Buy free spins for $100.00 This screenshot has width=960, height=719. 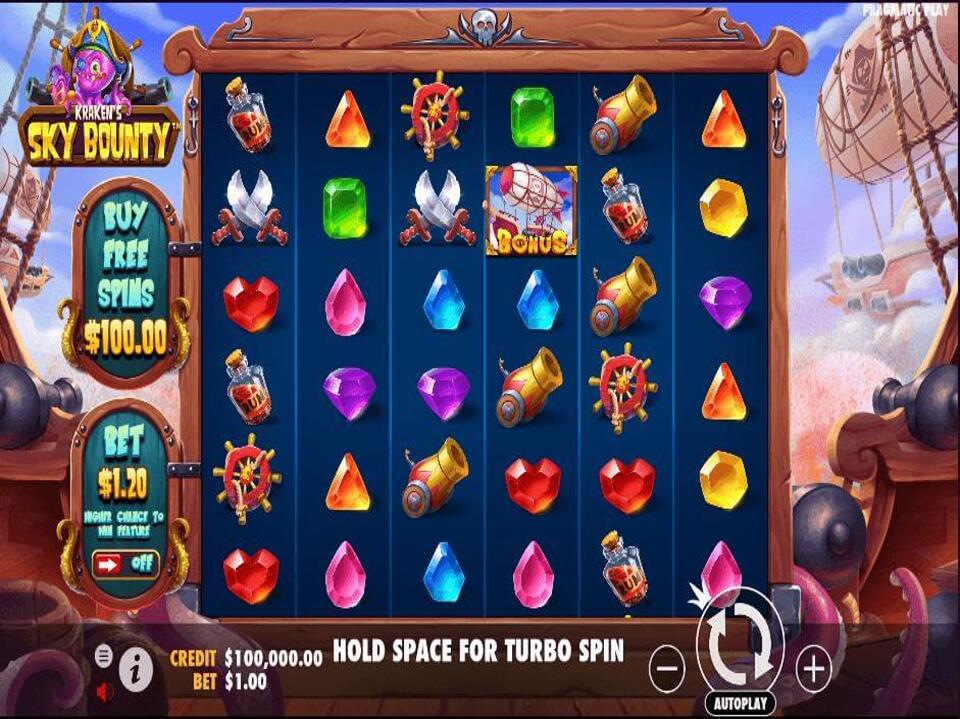125,285
